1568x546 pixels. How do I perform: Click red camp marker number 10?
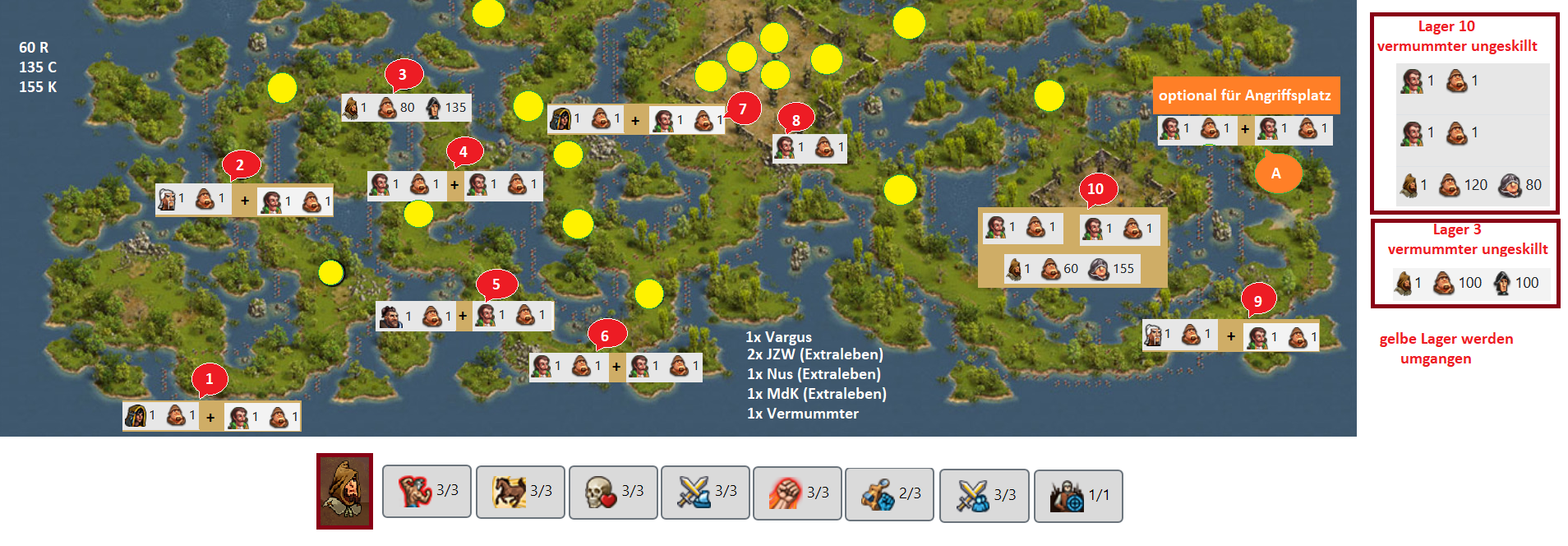(1095, 189)
